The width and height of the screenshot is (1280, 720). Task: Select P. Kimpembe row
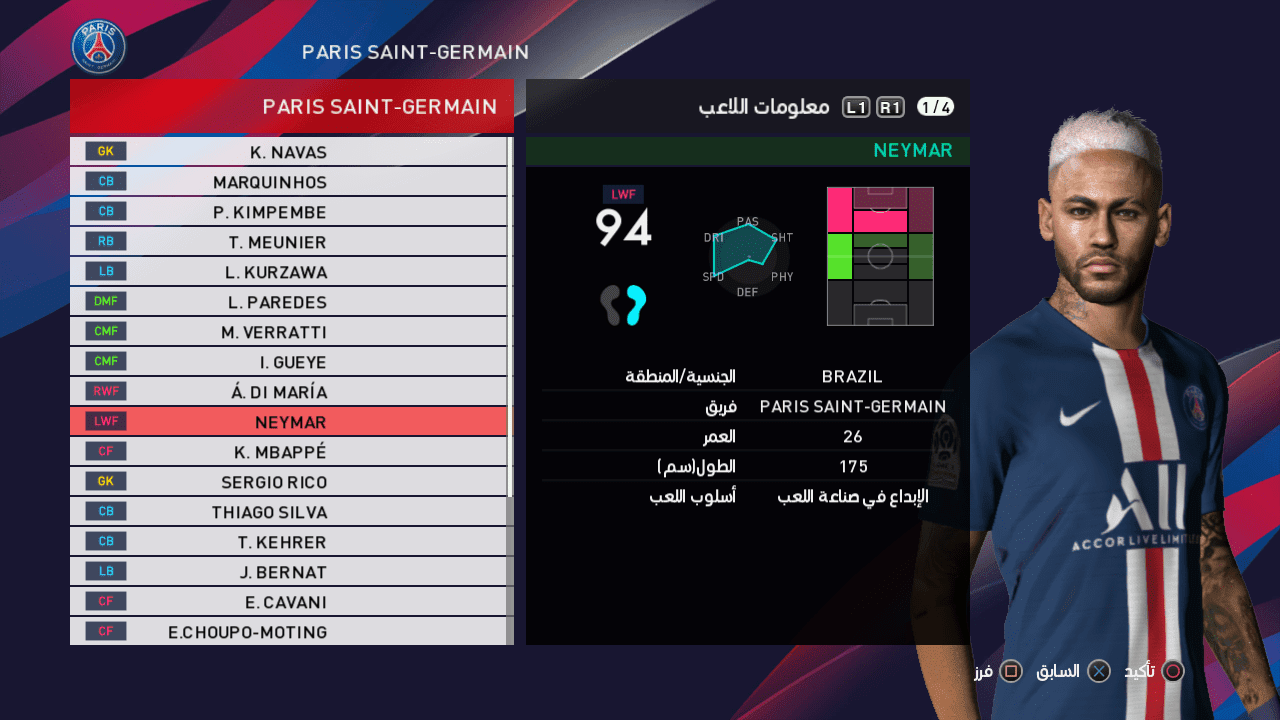pos(289,212)
